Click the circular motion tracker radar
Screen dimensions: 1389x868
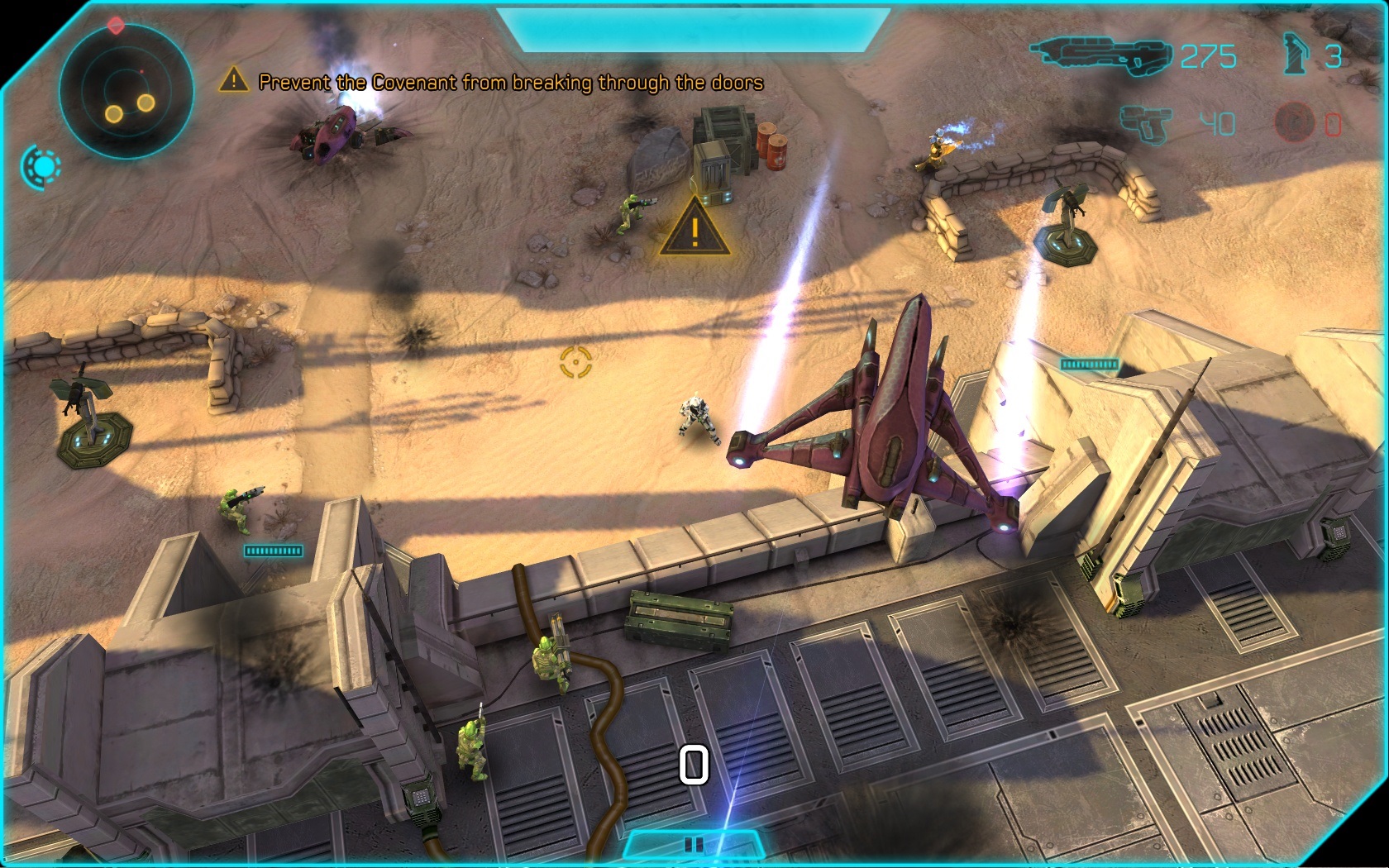click(126, 92)
